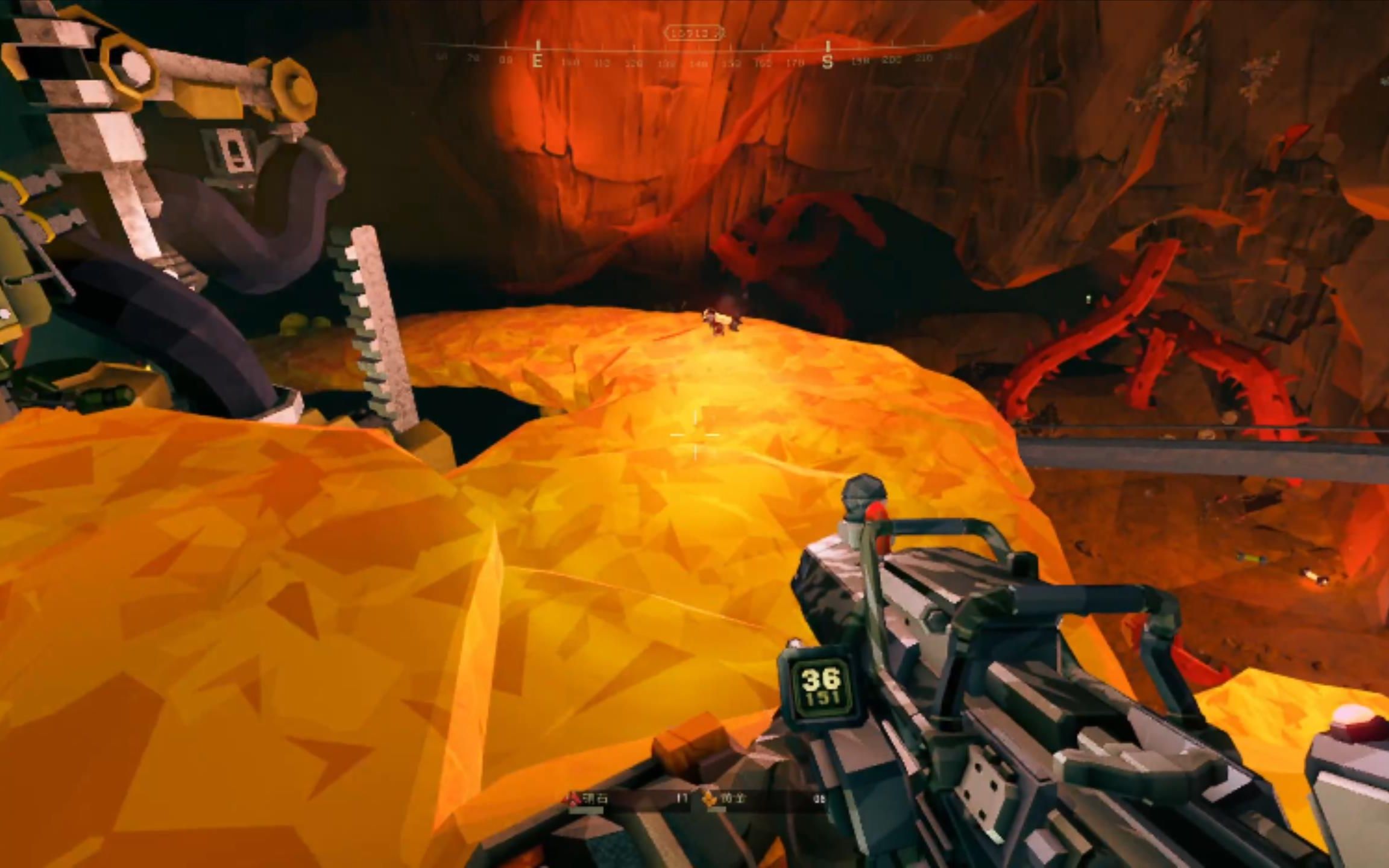Select the gold resource icon
This screenshot has width=1389, height=868.
(x=710, y=799)
